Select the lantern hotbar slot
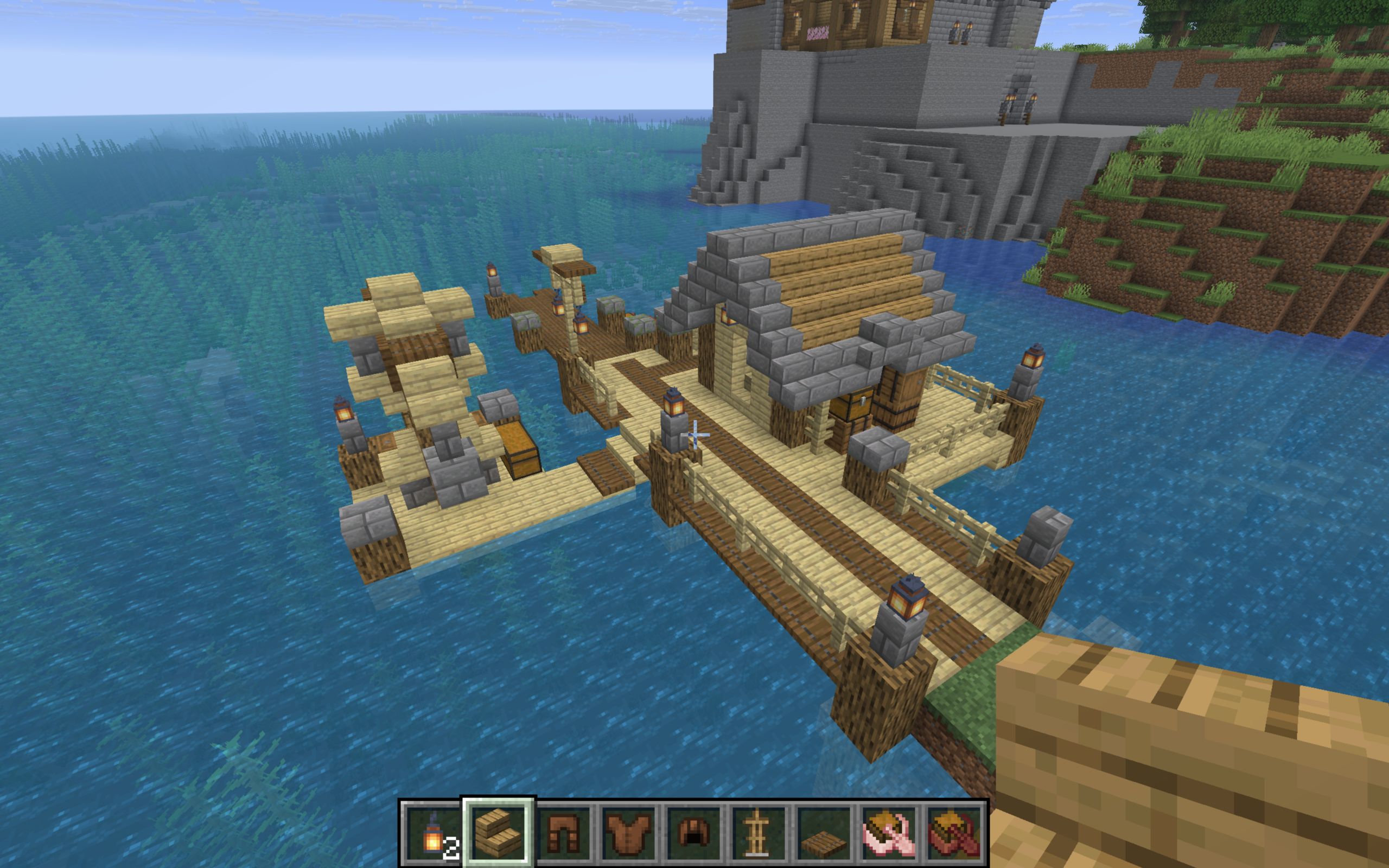Viewport: 1389px width, 868px height. click(x=433, y=832)
